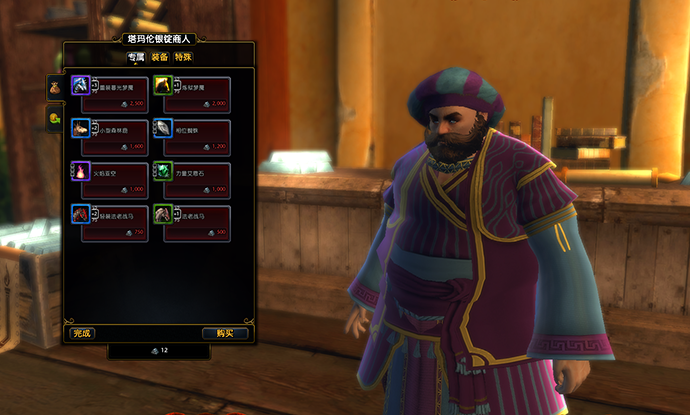Switch to the 专属 tab

tap(136, 58)
